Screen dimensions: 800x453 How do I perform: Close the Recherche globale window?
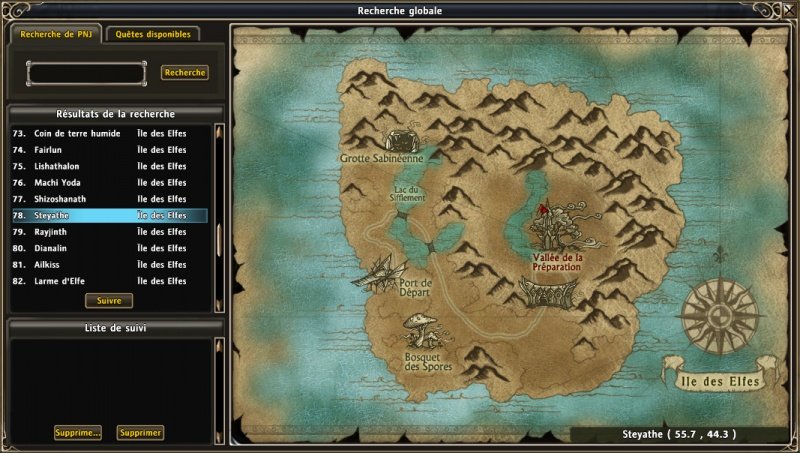pos(787,11)
